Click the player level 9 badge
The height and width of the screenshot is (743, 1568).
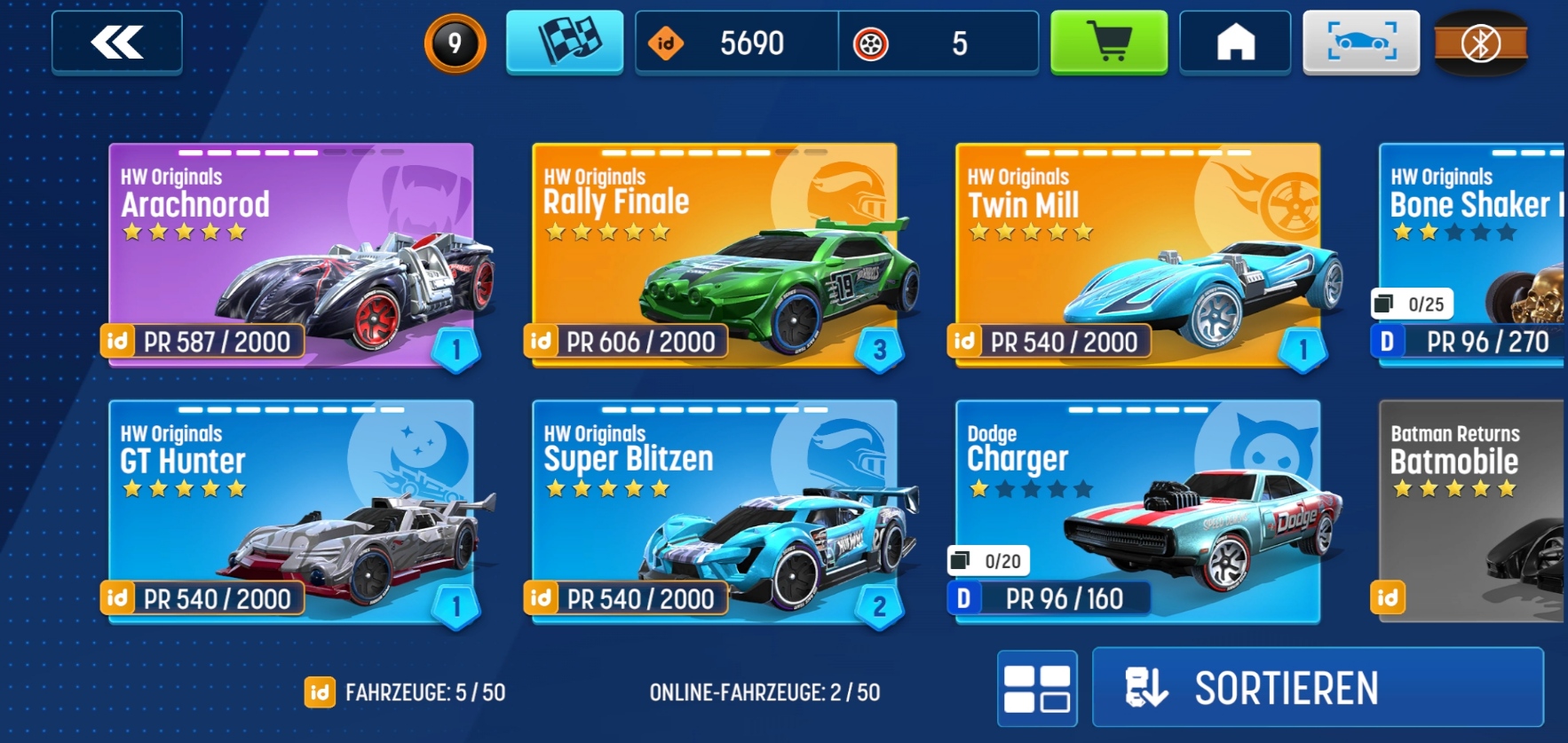455,43
